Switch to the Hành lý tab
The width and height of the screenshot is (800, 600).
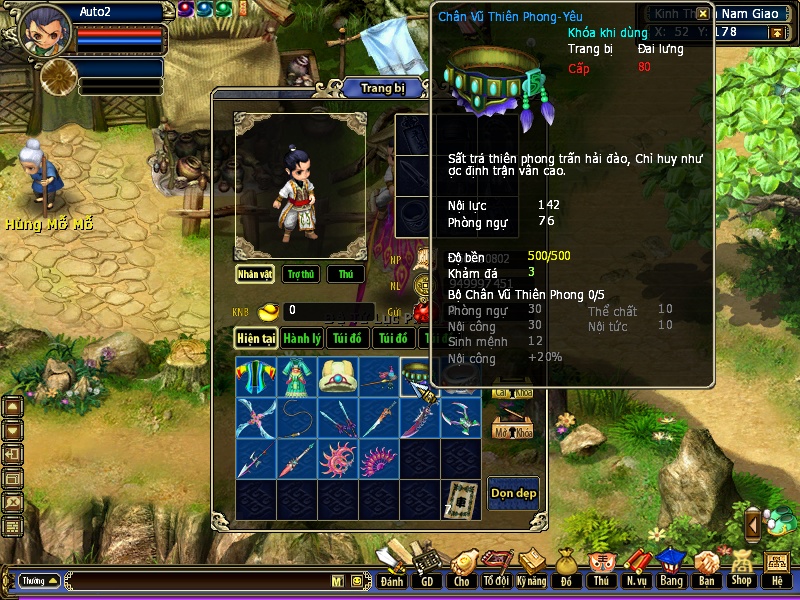[x=301, y=339]
